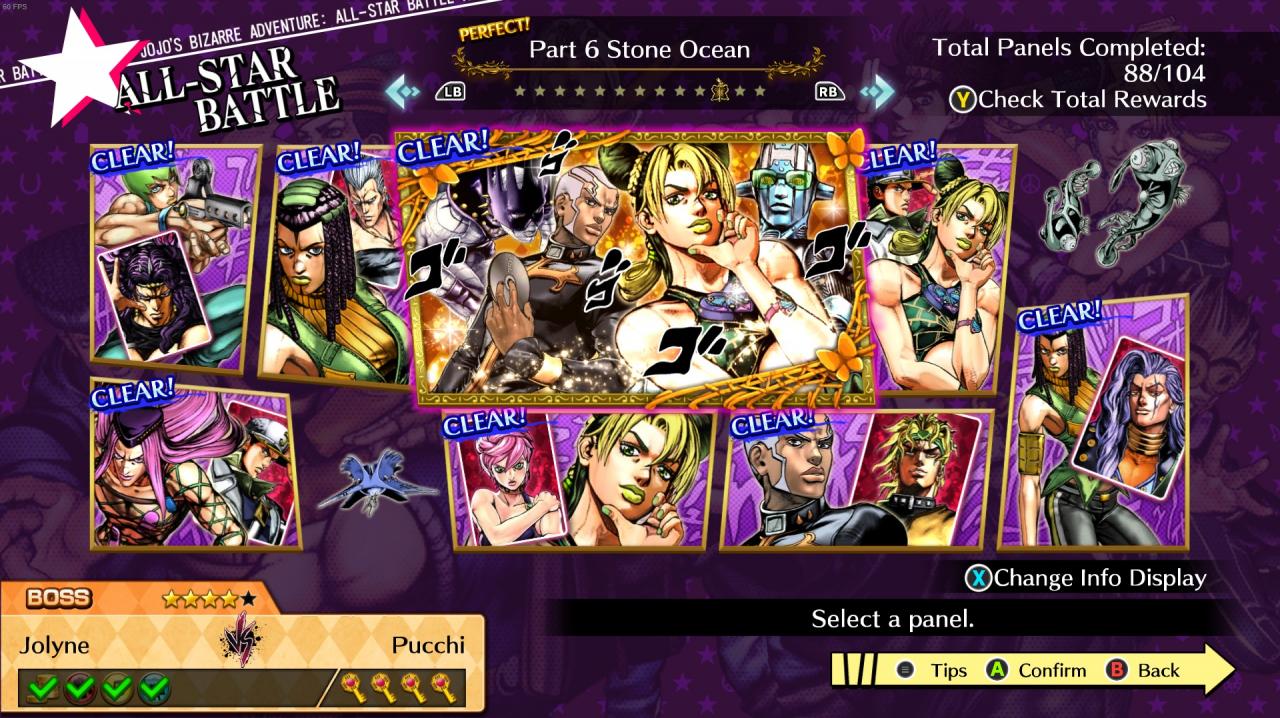The width and height of the screenshot is (1280, 718).
Task: Select the Pucchi versus DIO panel
Action: tap(855, 480)
